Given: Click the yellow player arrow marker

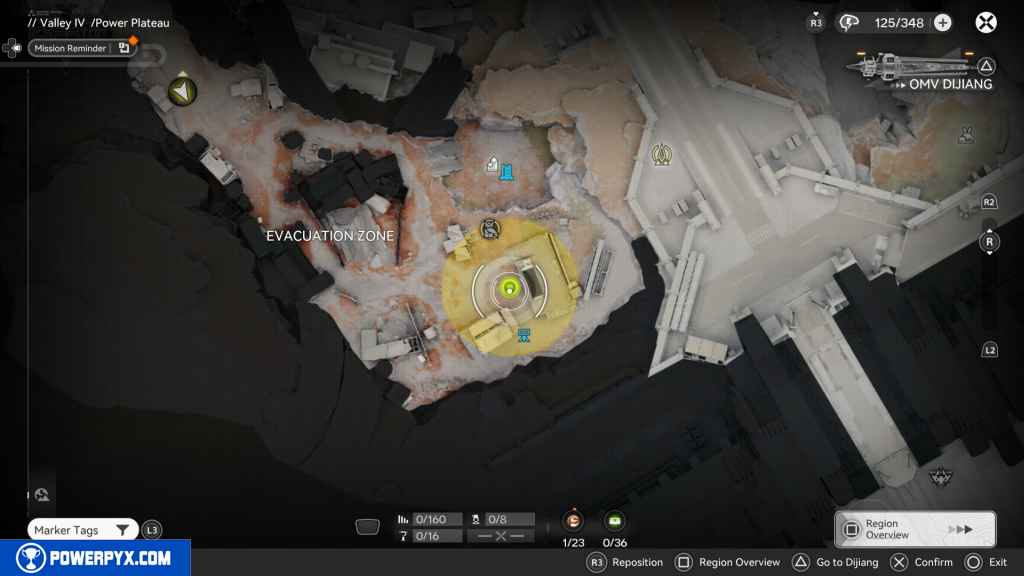Looking at the screenshot, I should [182, 92].
